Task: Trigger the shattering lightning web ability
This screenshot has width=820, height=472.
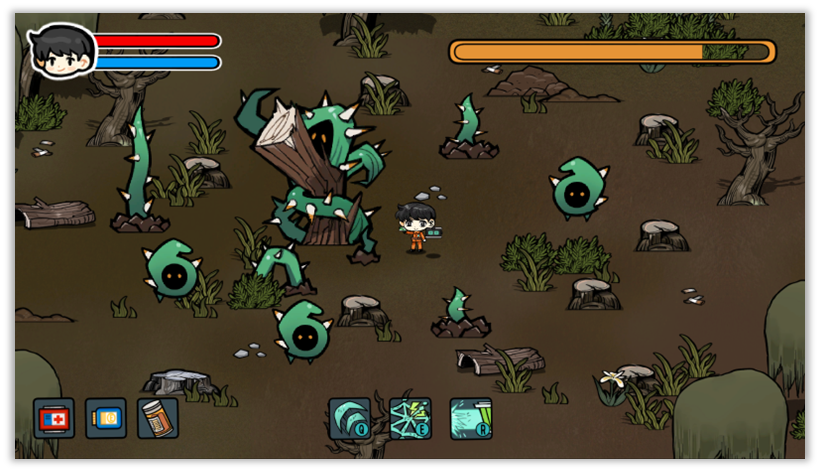Action: point(410,419)
